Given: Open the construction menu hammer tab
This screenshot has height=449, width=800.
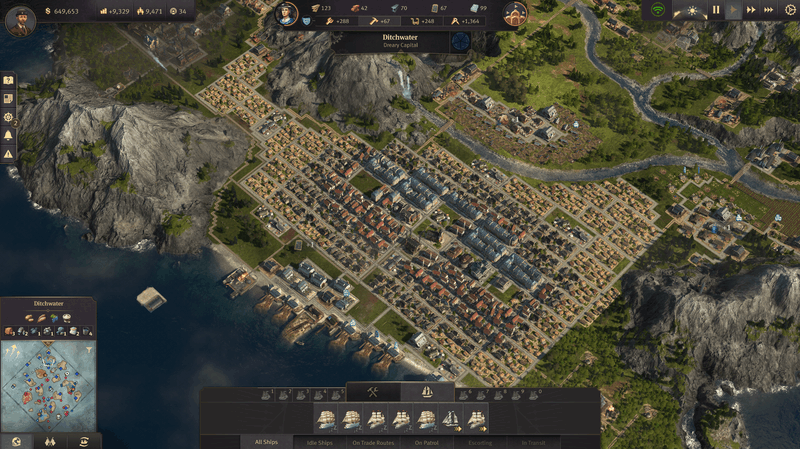Looking at the screenshot, I should pos(373,392).
